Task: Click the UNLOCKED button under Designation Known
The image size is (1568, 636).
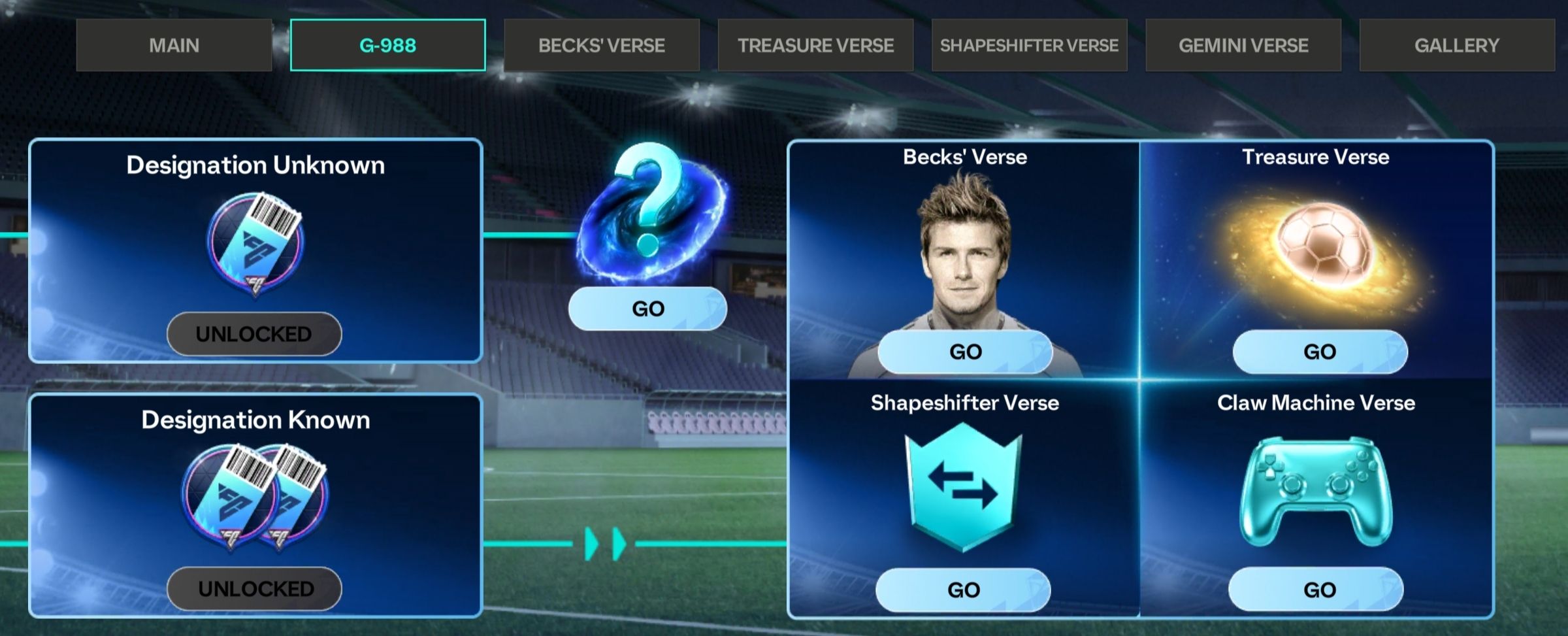Action: (x=254, y=589)
